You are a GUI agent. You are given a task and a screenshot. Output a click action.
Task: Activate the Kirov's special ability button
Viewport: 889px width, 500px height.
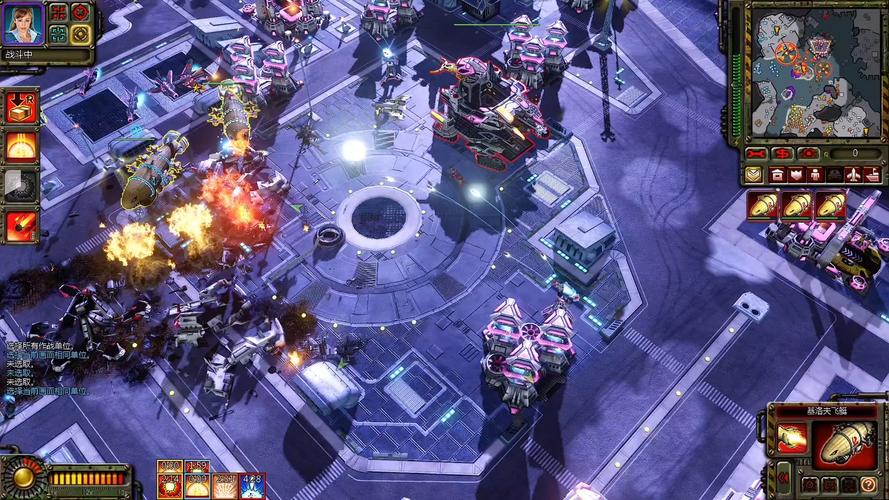[x=790, y=438]
